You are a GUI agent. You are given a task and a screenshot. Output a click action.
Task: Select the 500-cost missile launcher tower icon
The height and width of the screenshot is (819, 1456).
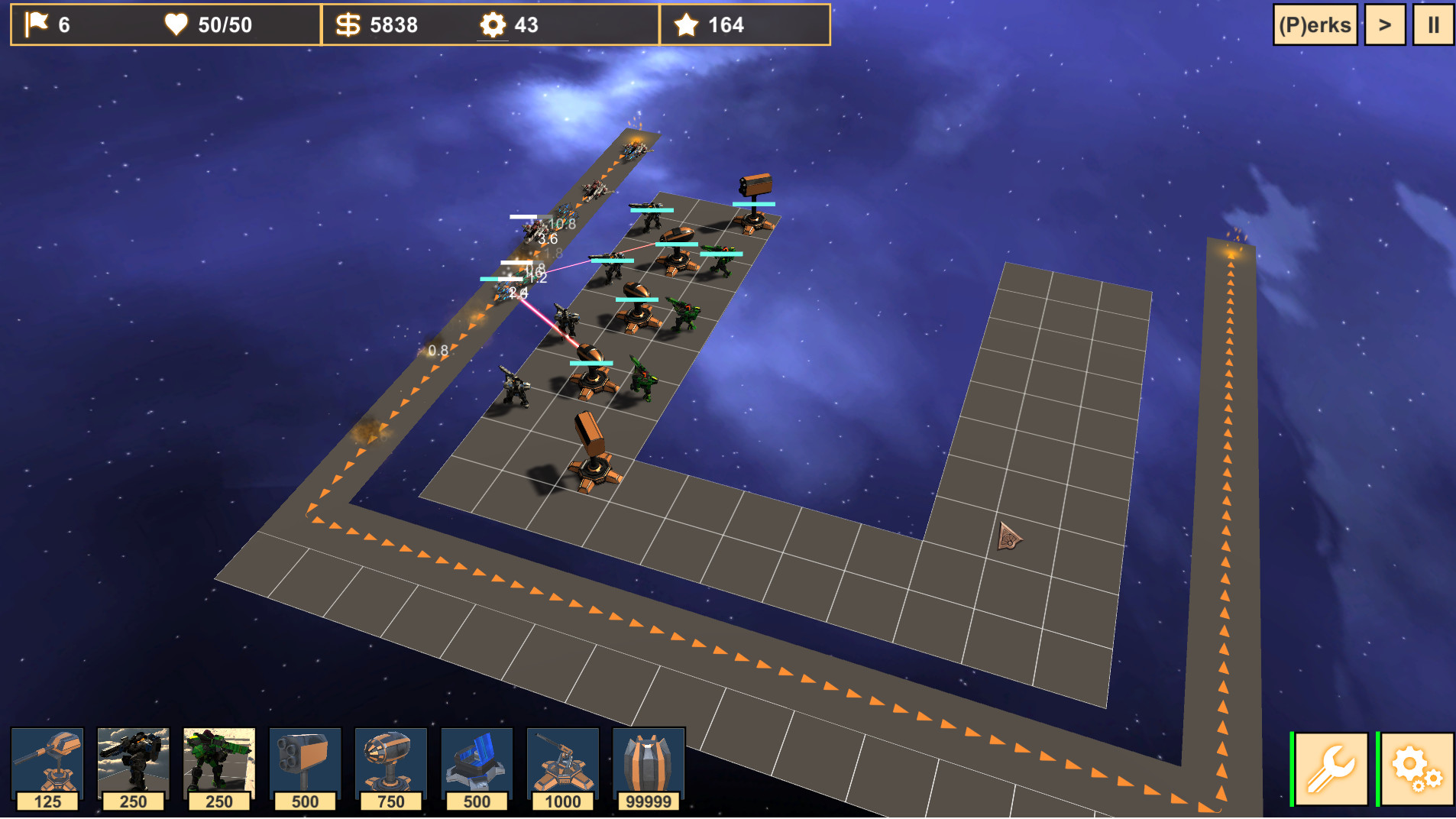pos(306,764)
